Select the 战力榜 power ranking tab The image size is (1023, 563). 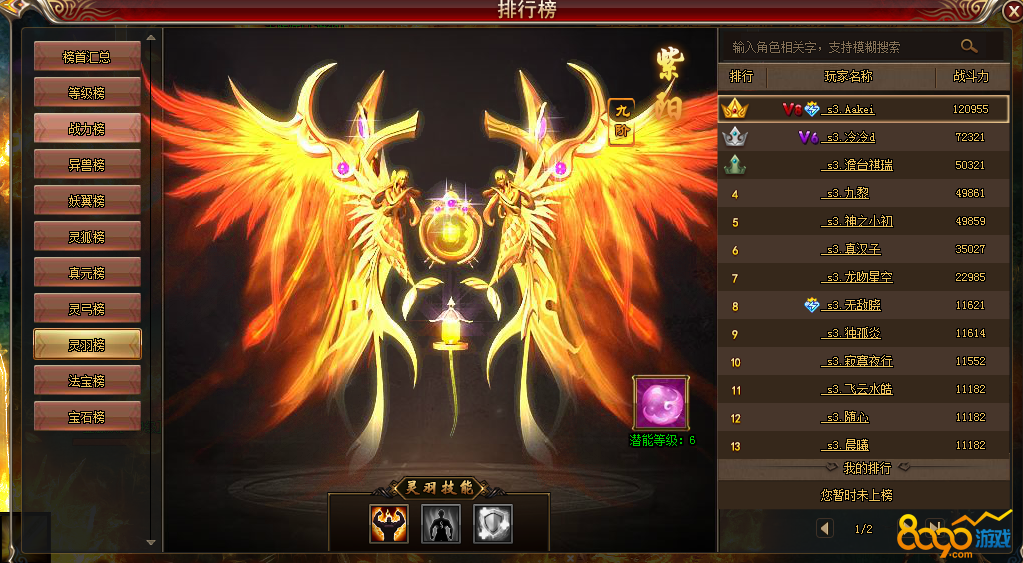87,129
